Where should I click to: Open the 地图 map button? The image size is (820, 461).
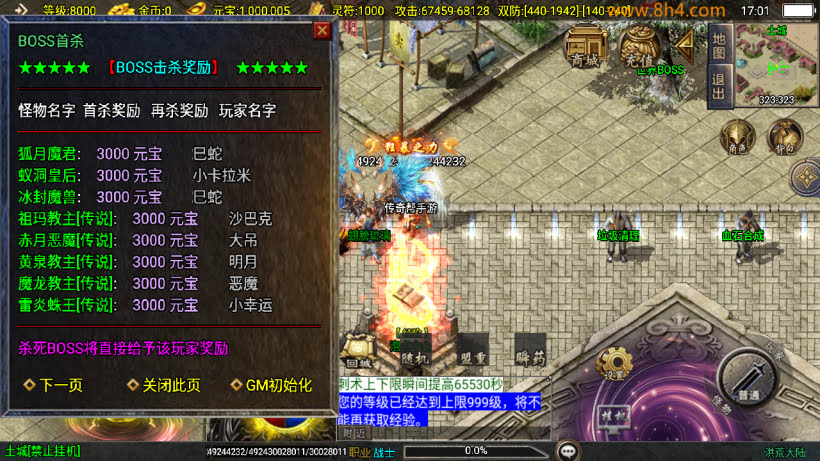[x=719, y=46]
